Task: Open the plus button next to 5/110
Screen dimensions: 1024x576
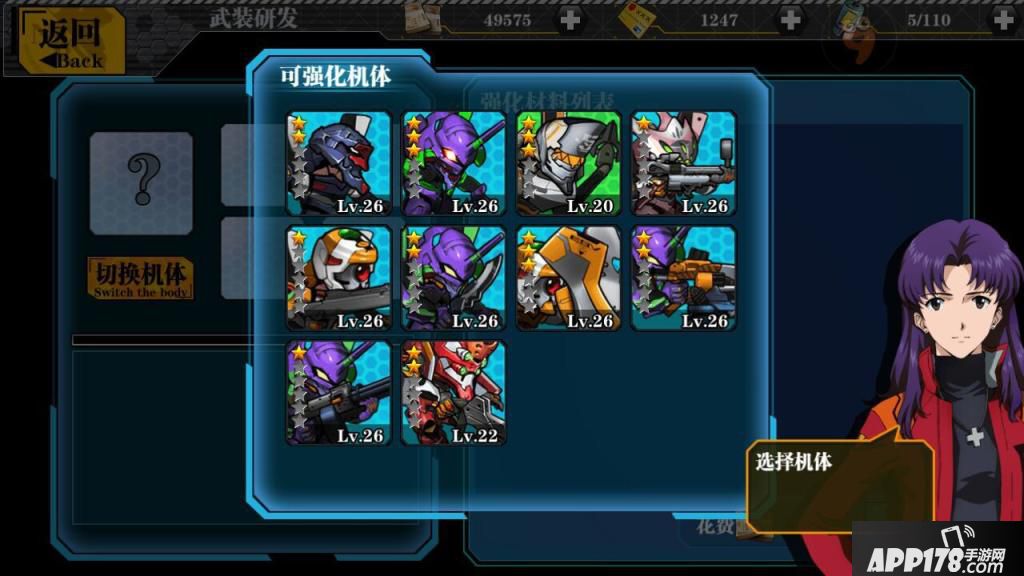Action: coord(1003,19)
